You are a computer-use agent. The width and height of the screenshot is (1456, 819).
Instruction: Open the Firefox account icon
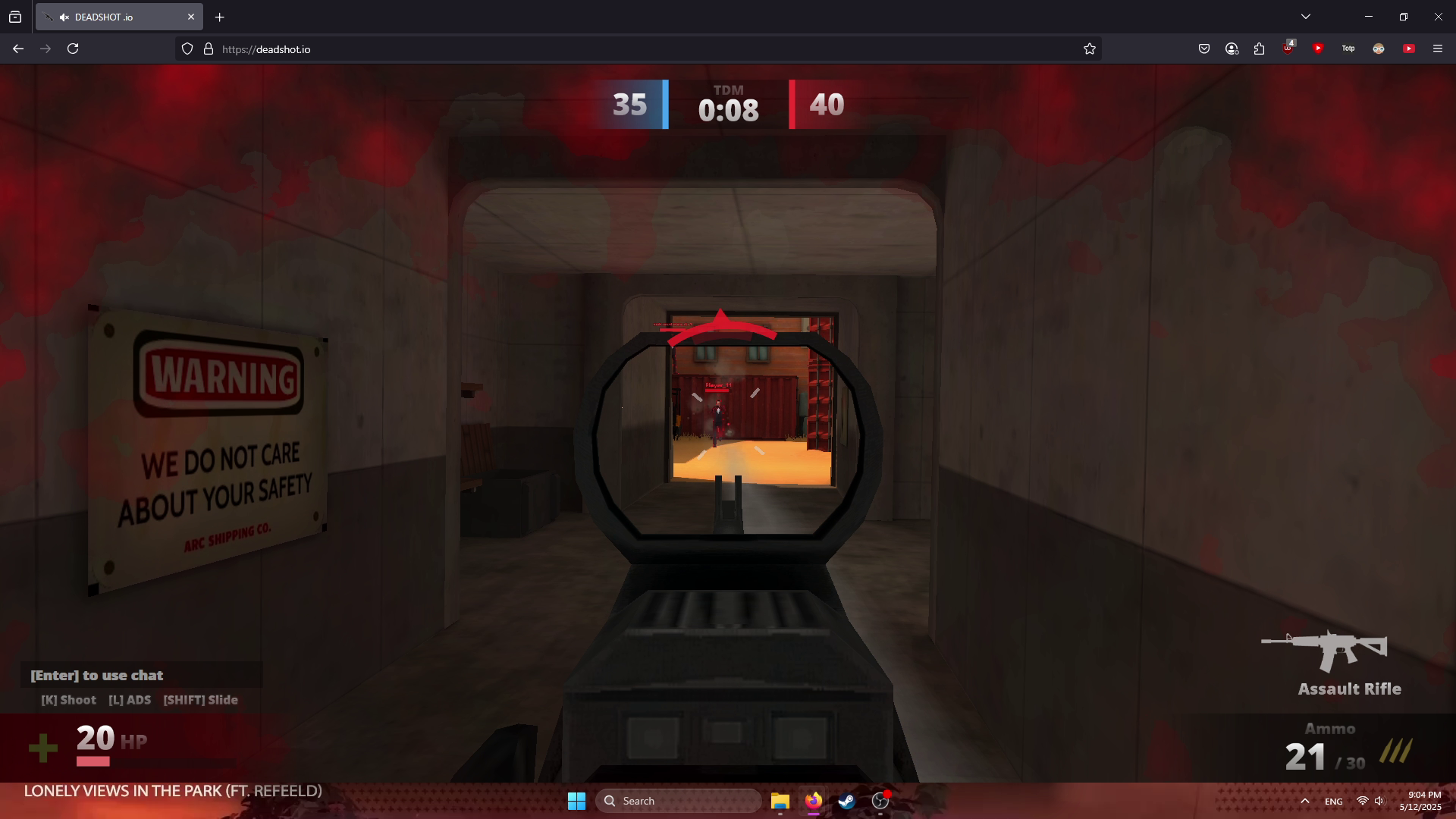(1232, 49)
